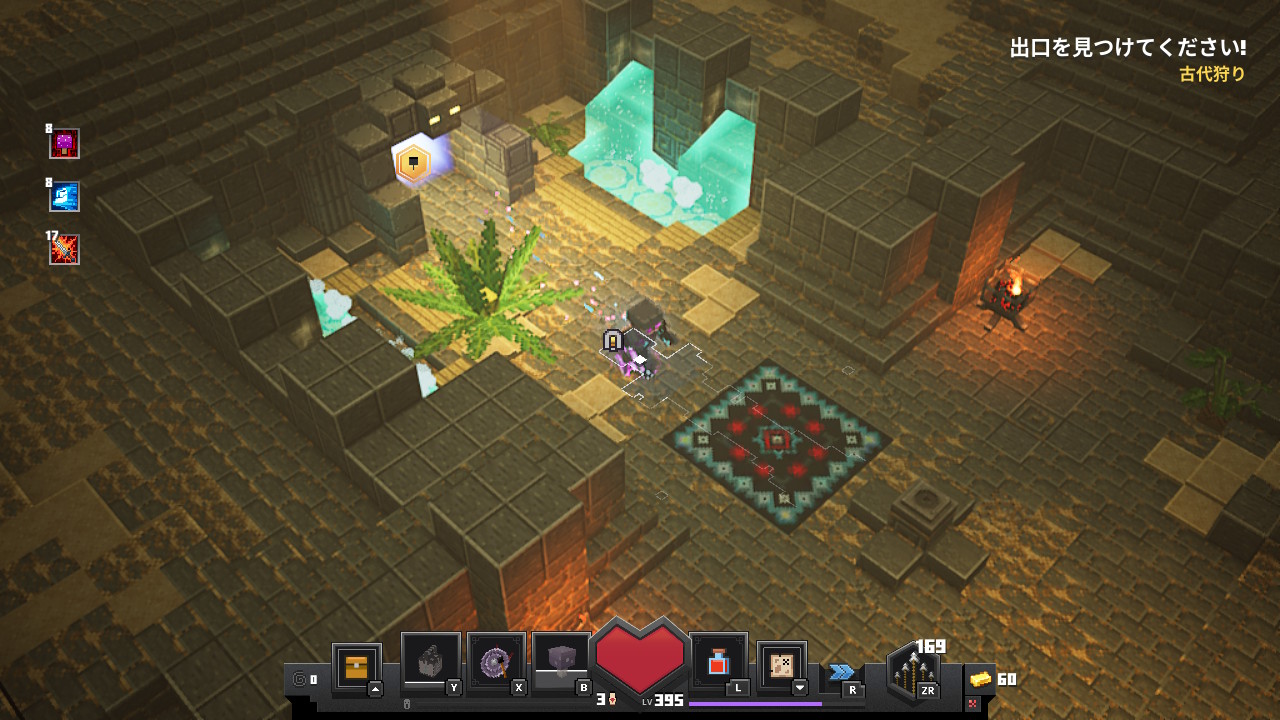
Task: Click the gold ingot currency icon
Action: pos(981,679)
